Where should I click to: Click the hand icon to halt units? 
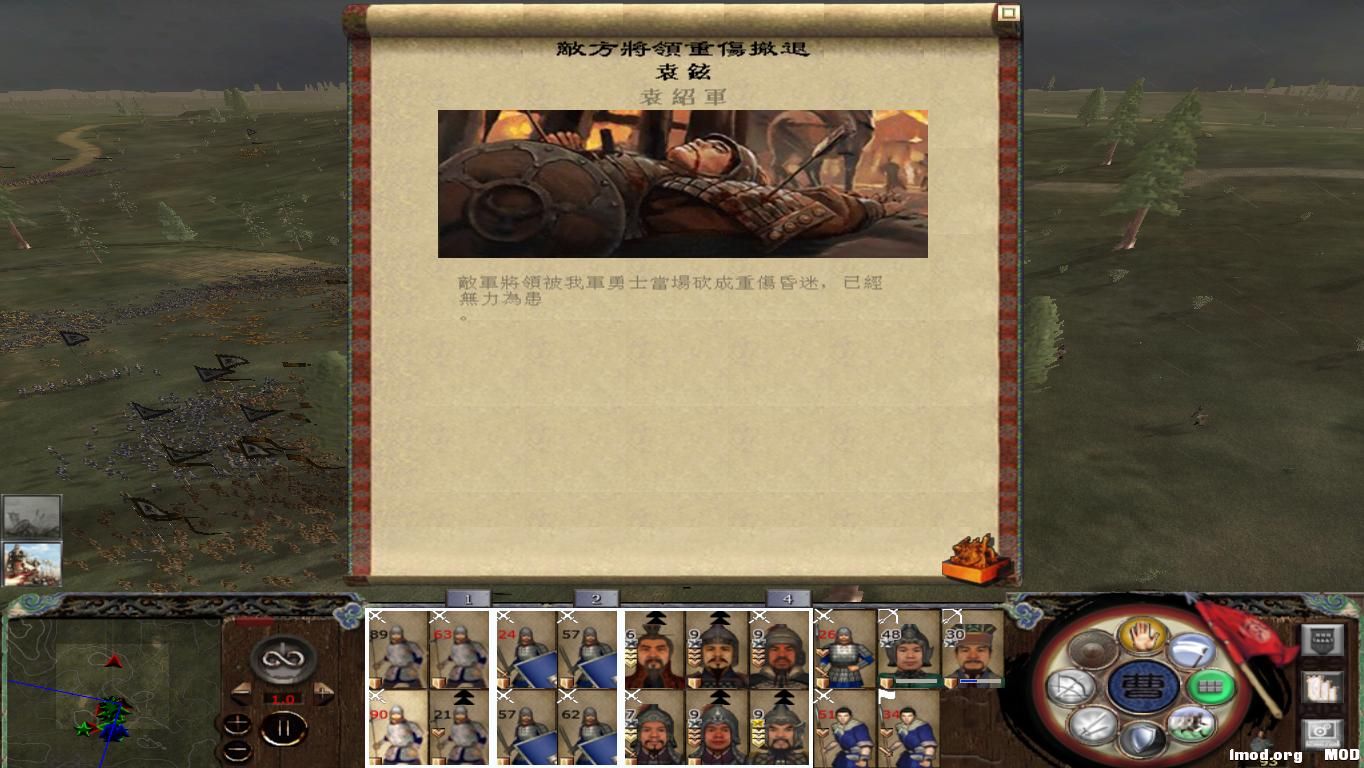[1144, 636]
